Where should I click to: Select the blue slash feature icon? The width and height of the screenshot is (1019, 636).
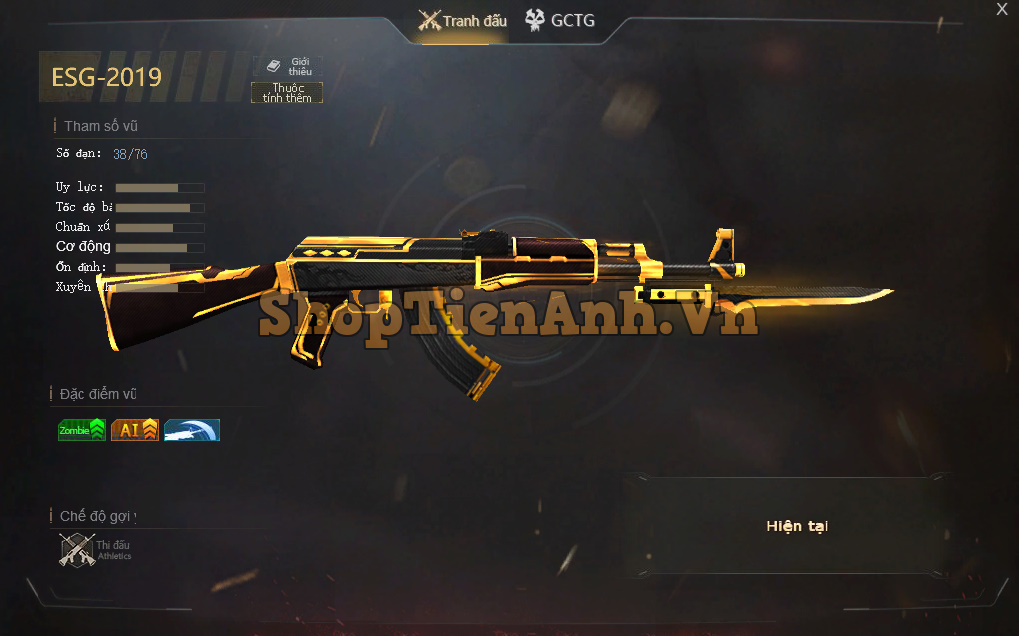coord(192,430)
